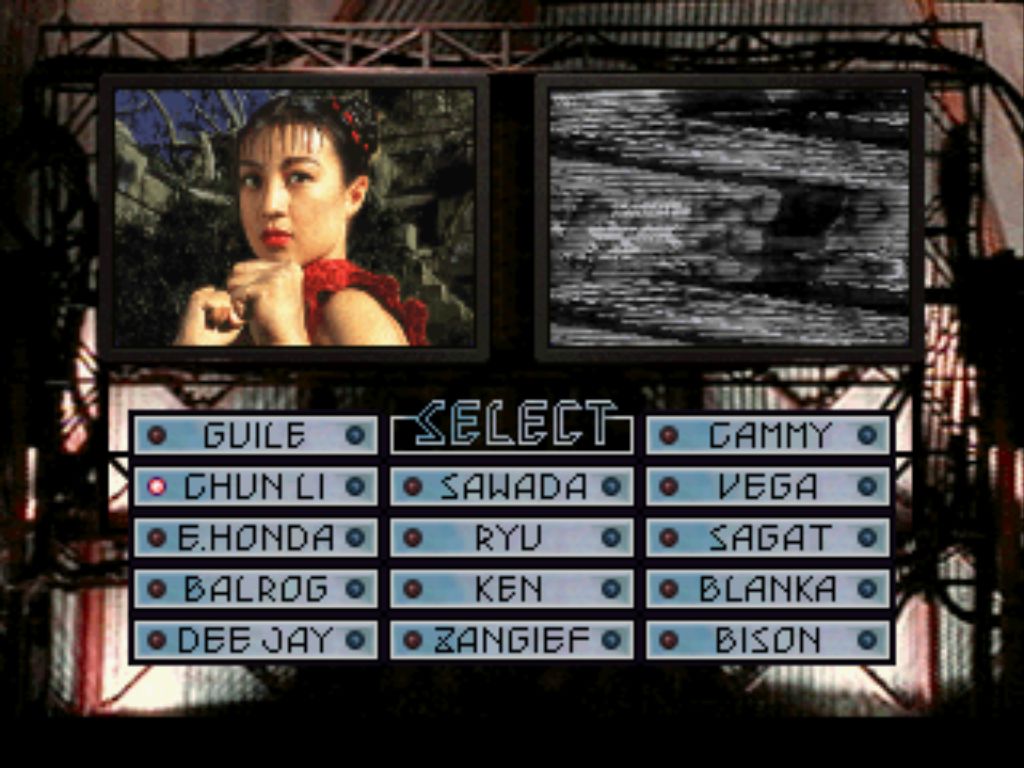Pick E. Honda as your fighter
Screen dimensions: 1024x768
pos(255,538)
